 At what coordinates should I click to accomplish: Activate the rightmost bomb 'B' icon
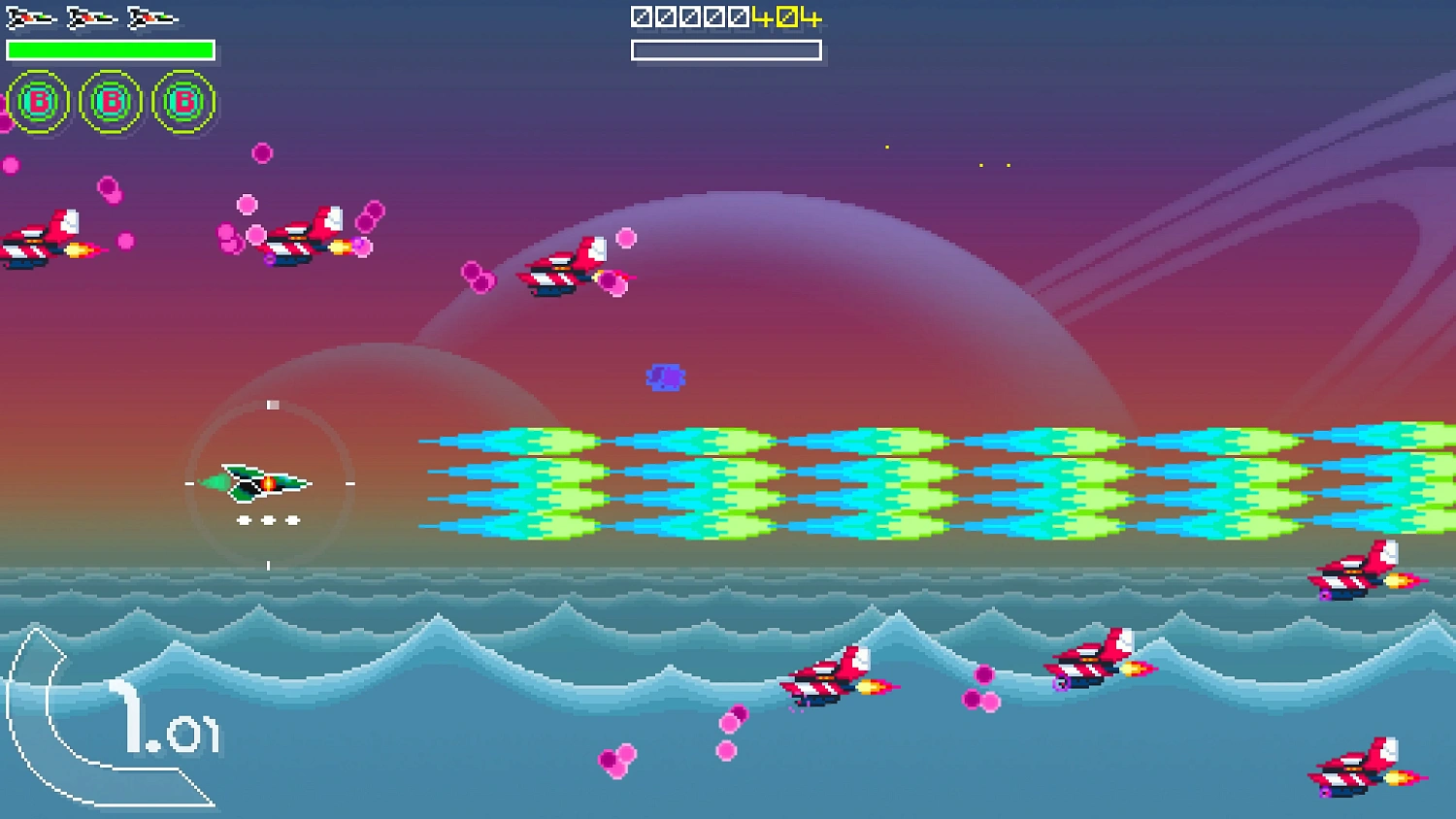(x=182, y=100)
